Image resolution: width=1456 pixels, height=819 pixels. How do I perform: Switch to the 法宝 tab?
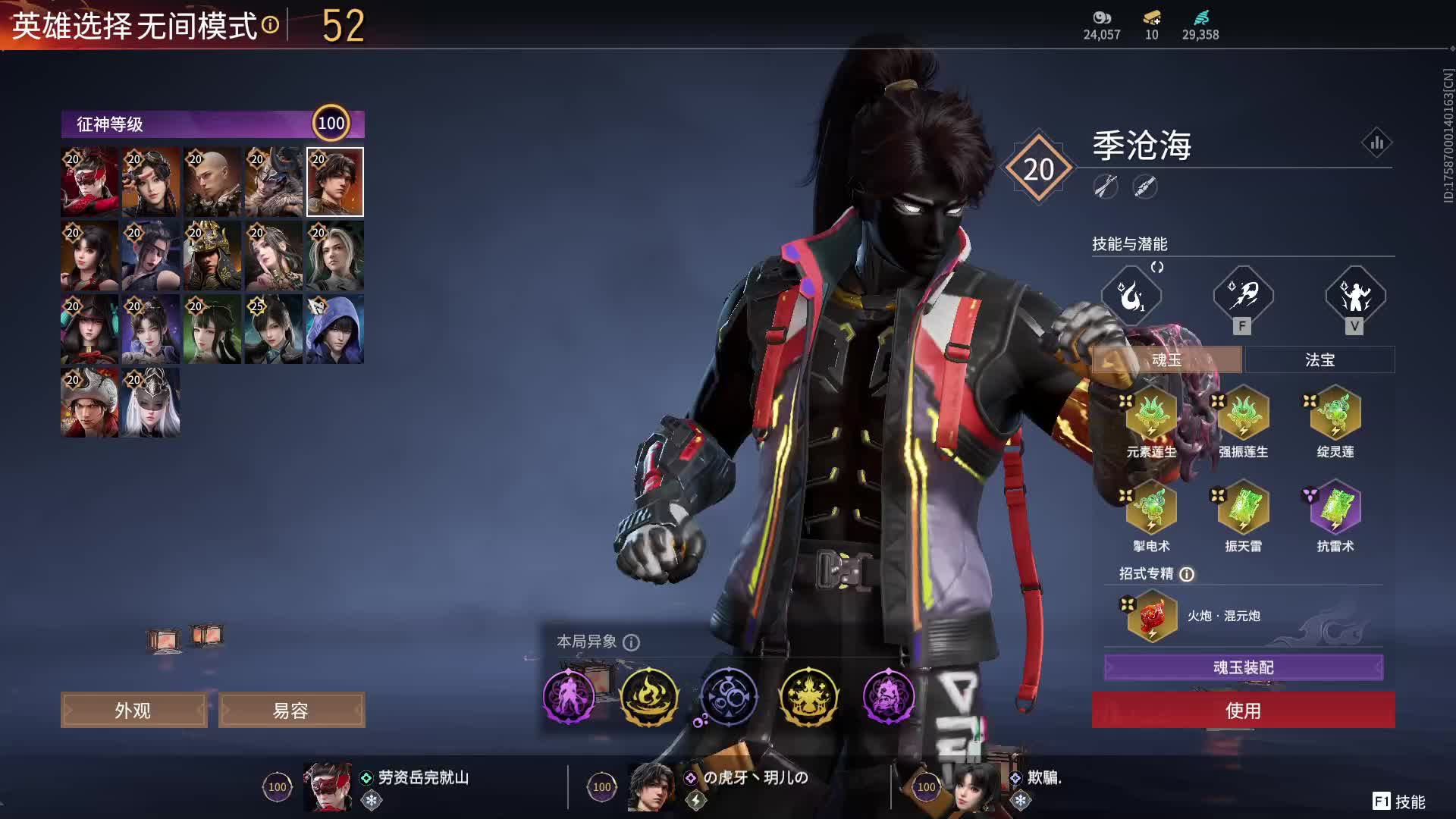point(1319,360)
